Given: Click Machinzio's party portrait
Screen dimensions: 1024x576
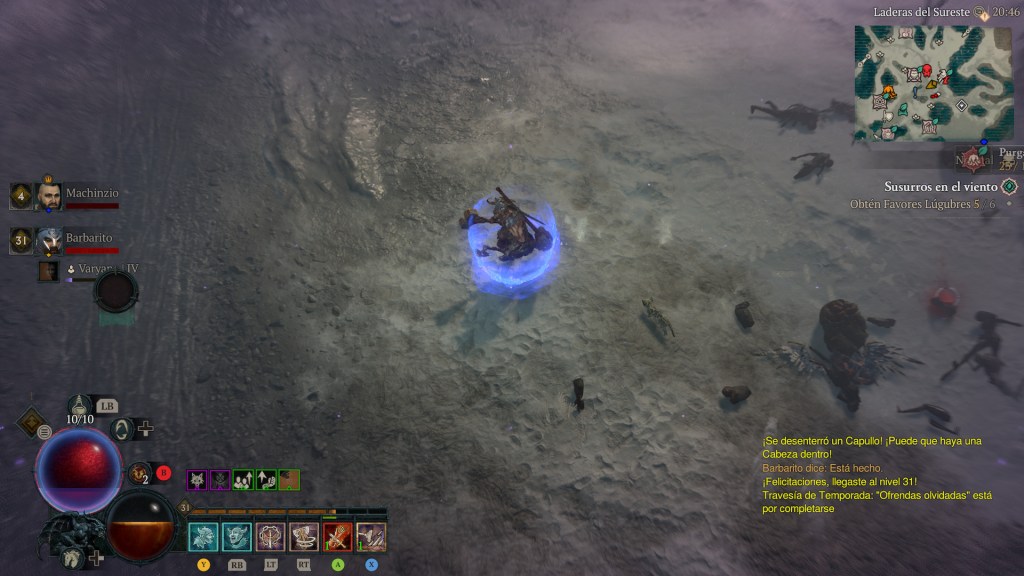Looking at the screenshot, I should [x=50, y=195].
